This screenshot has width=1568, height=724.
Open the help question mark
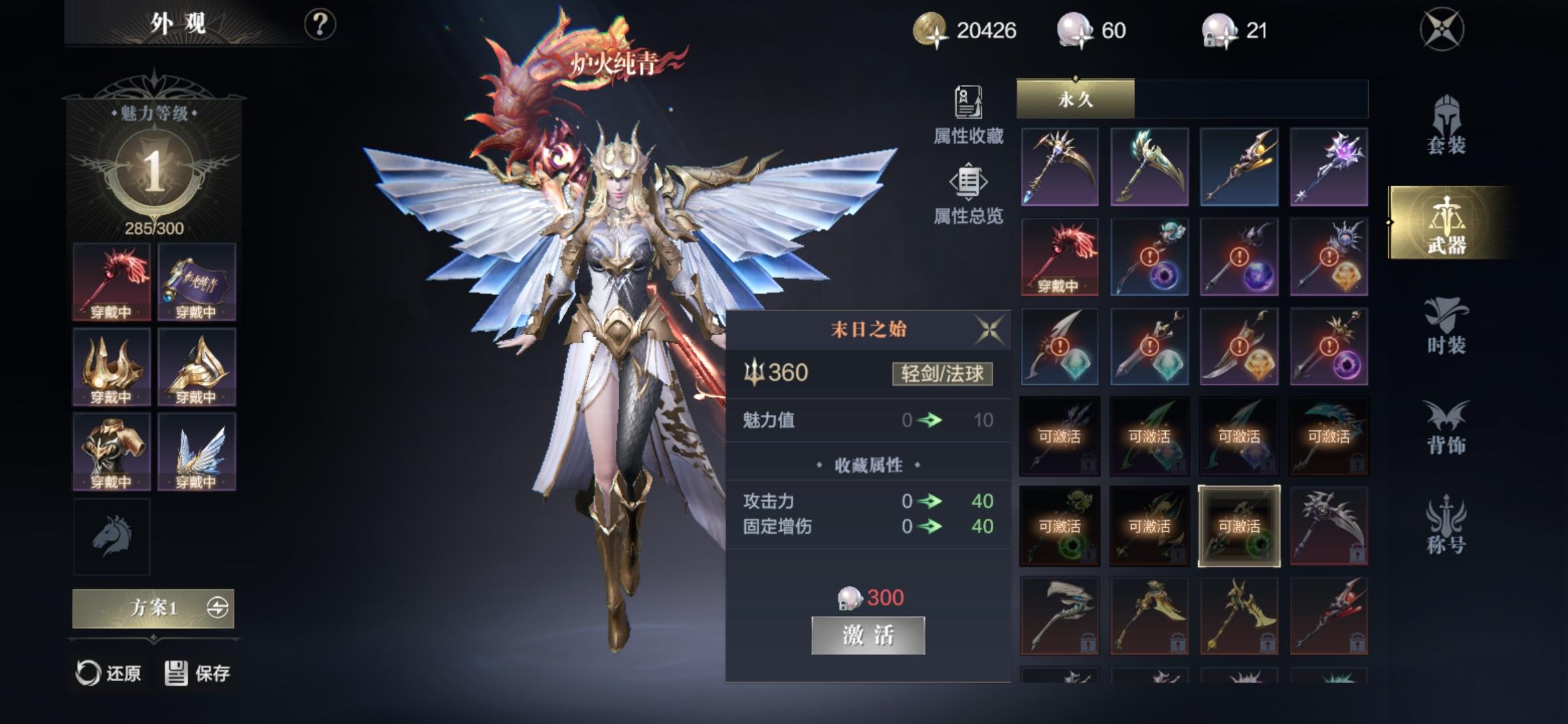[x=320, y=25]
